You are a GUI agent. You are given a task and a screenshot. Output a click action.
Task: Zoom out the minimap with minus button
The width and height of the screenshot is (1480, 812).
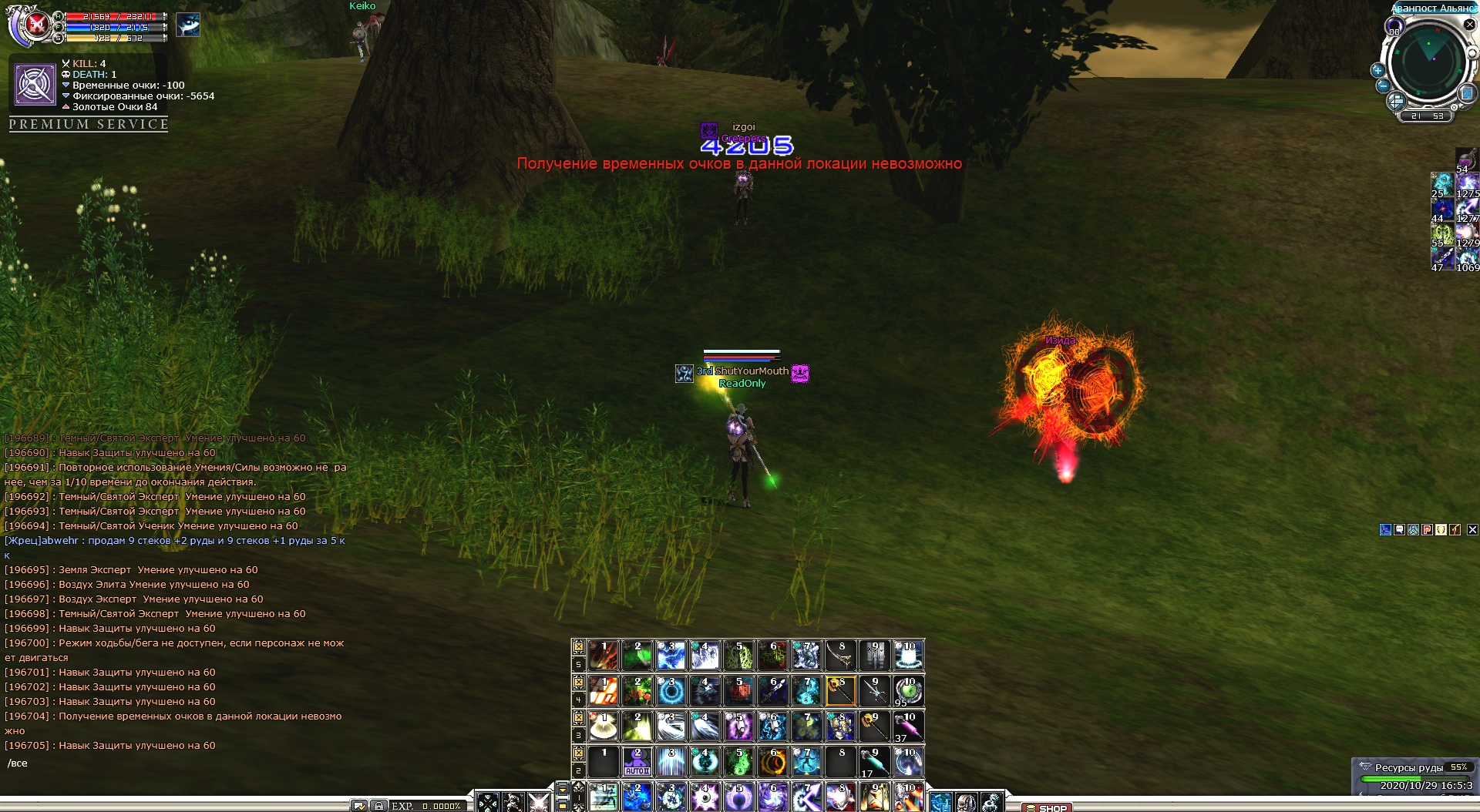tap(1383, 86)
